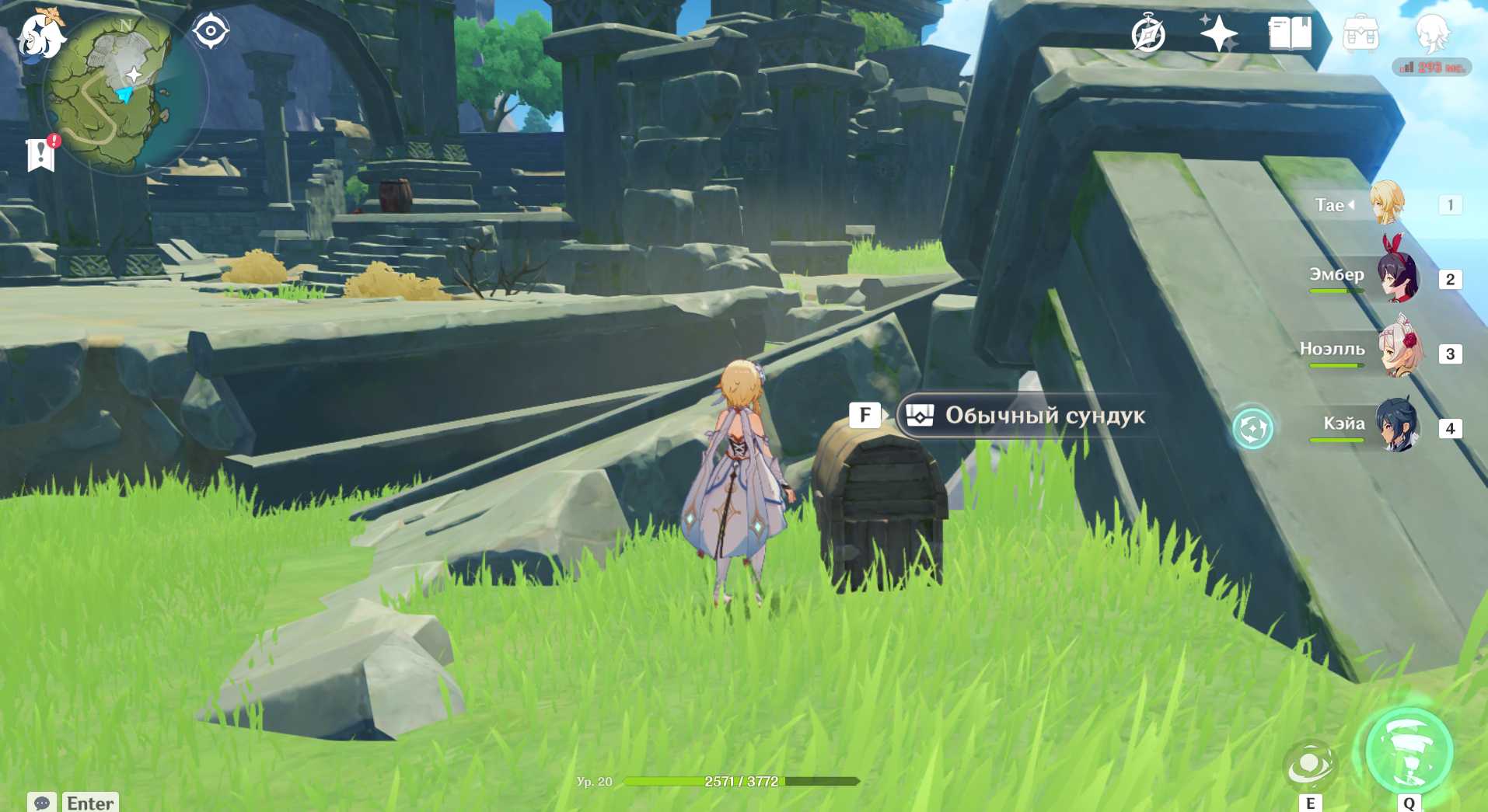Activate the elemental skill icon
The height and width of the screenshot is (812, 1488).
[1310, 765]
